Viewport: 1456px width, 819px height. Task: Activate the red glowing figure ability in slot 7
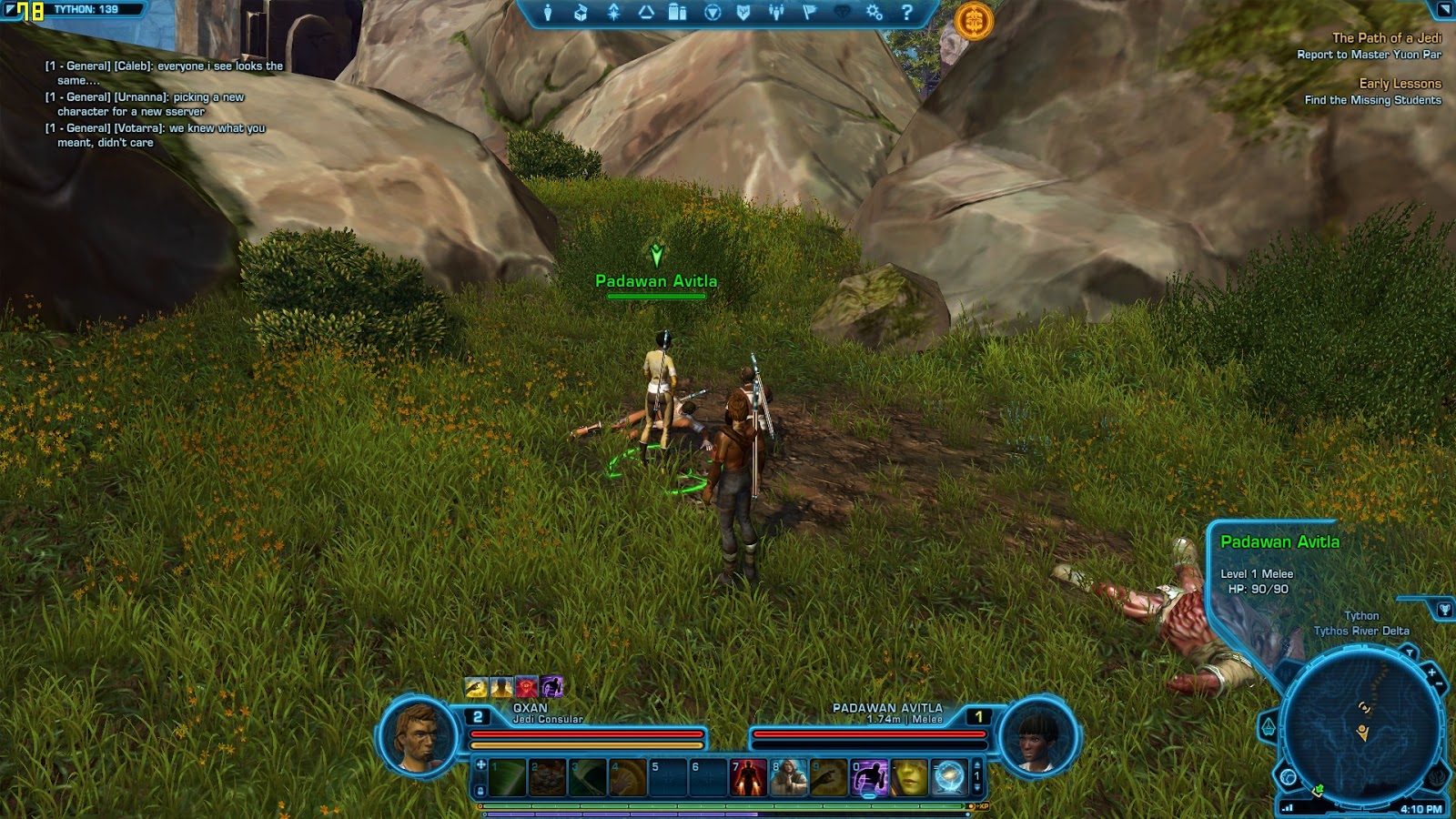click(x=749, y=778)
